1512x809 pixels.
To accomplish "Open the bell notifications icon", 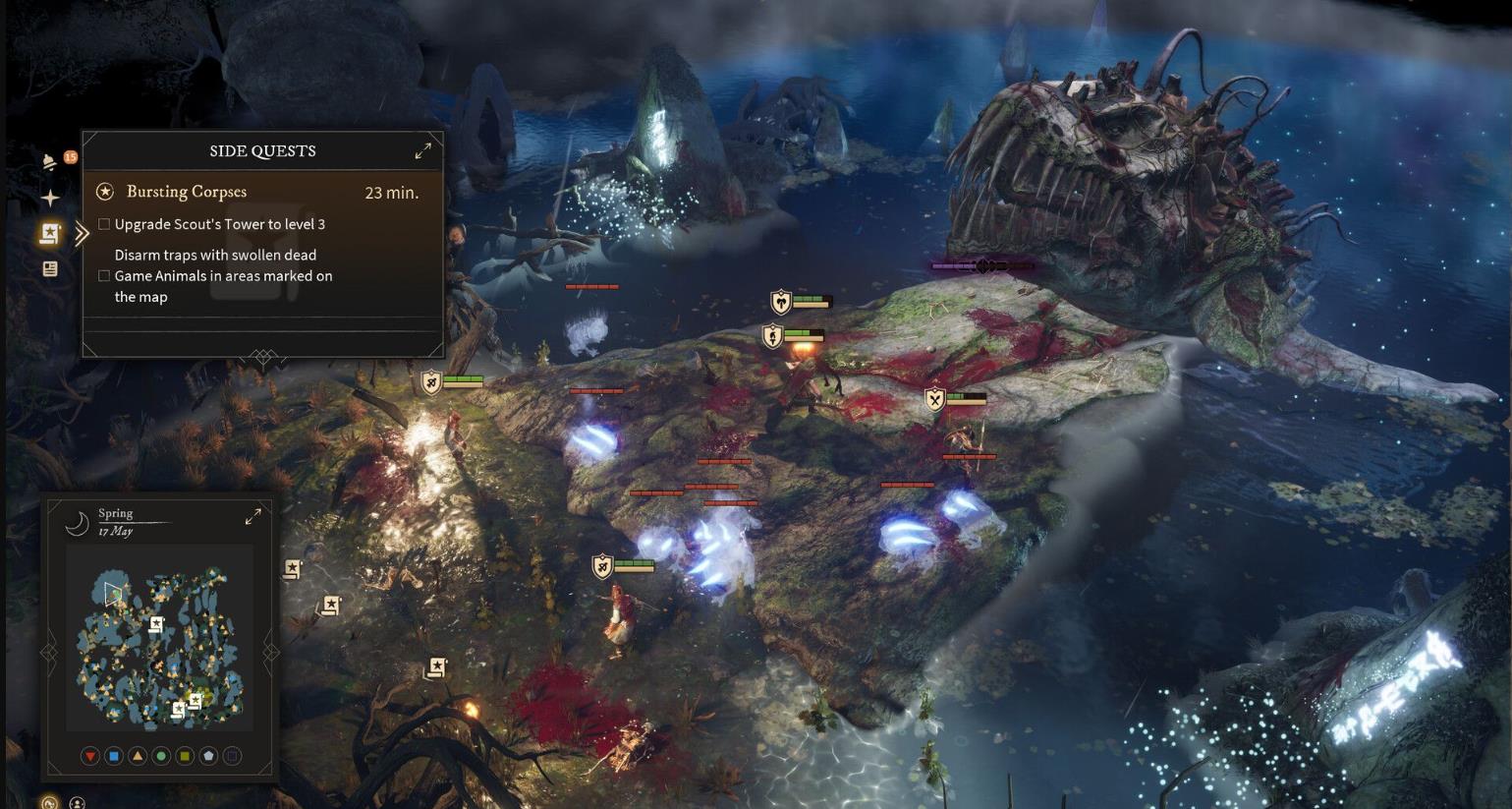I will [x=49, y=163].
